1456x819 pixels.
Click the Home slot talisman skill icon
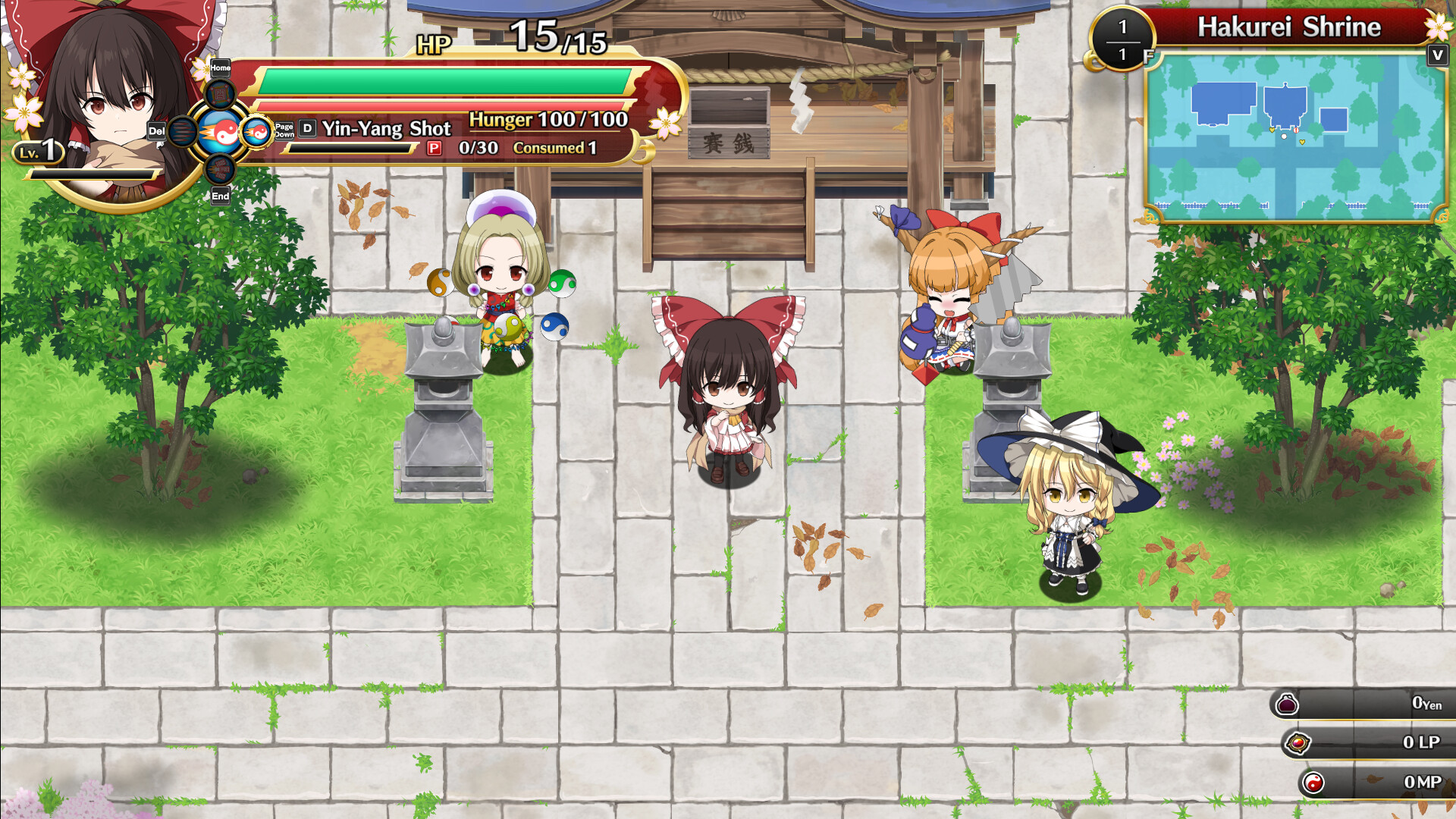click(x=220, y=95)
